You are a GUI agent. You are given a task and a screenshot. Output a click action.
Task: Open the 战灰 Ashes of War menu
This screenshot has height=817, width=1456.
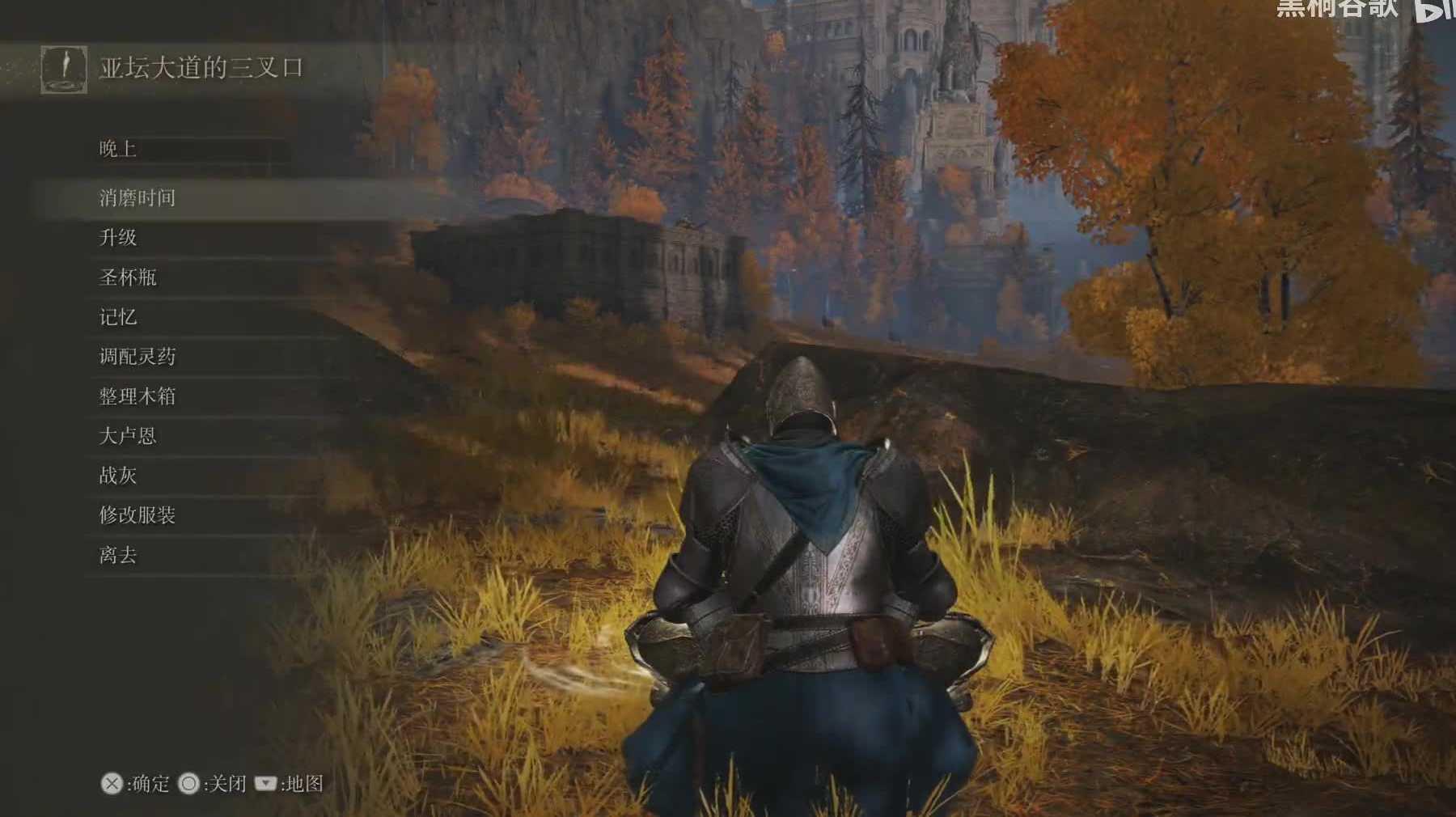[x=118, y=476]
